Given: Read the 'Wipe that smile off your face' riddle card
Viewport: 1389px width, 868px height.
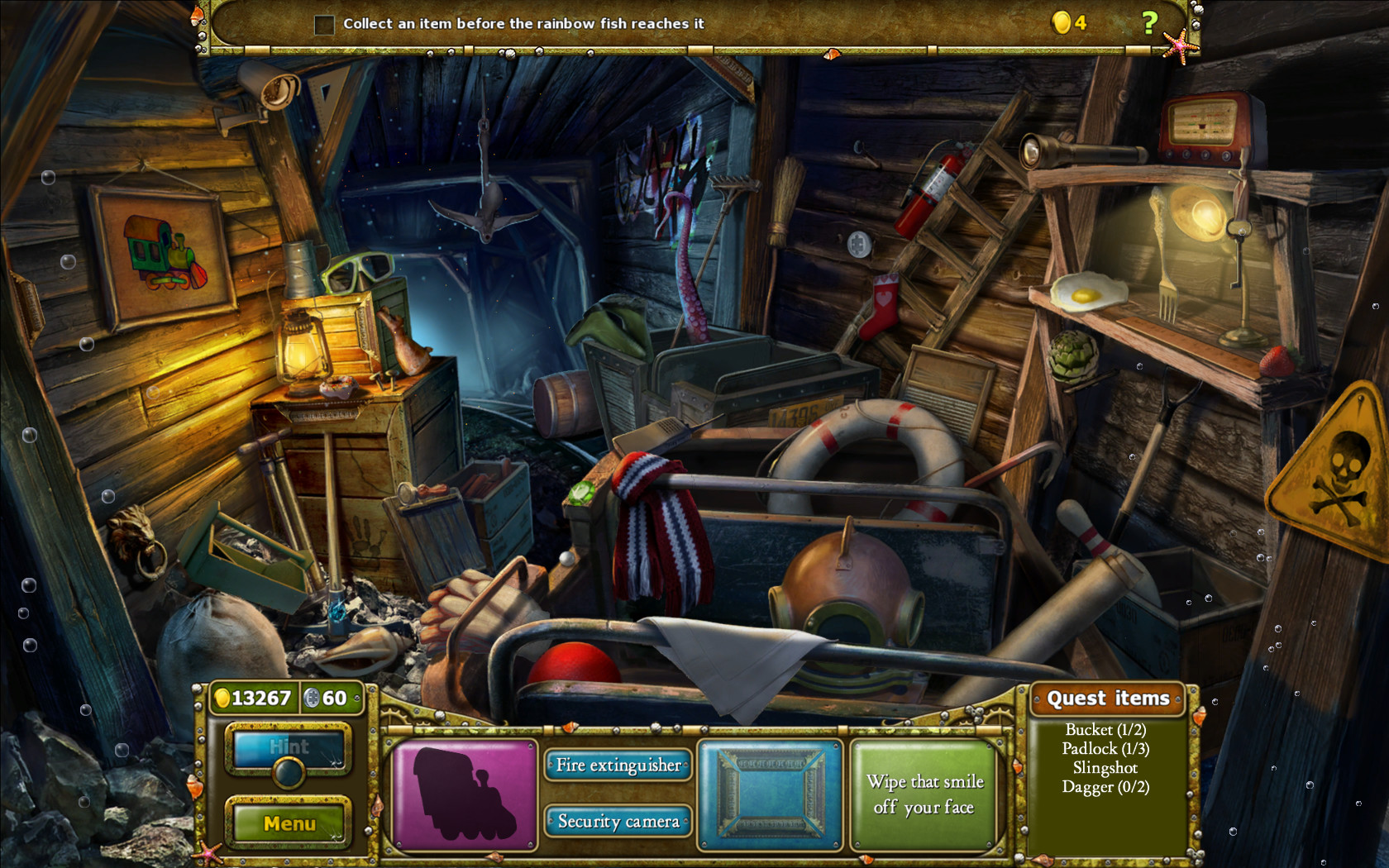Looking at the screenshot, I should (924, 794).
